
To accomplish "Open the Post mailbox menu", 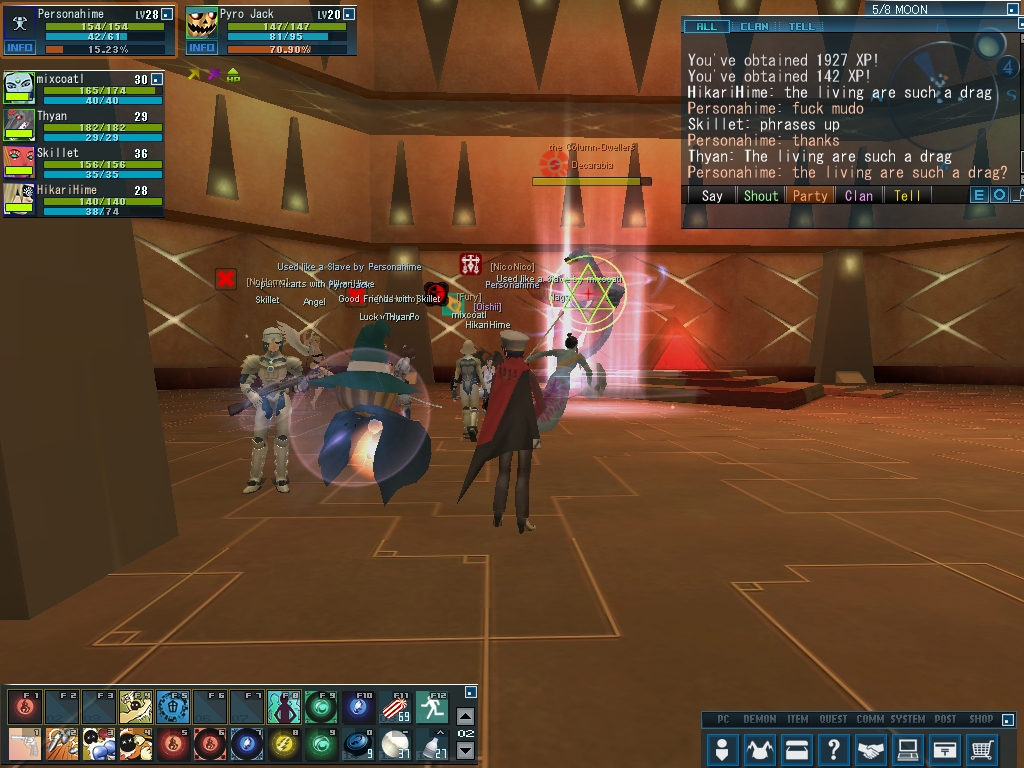I will [945, 748].
